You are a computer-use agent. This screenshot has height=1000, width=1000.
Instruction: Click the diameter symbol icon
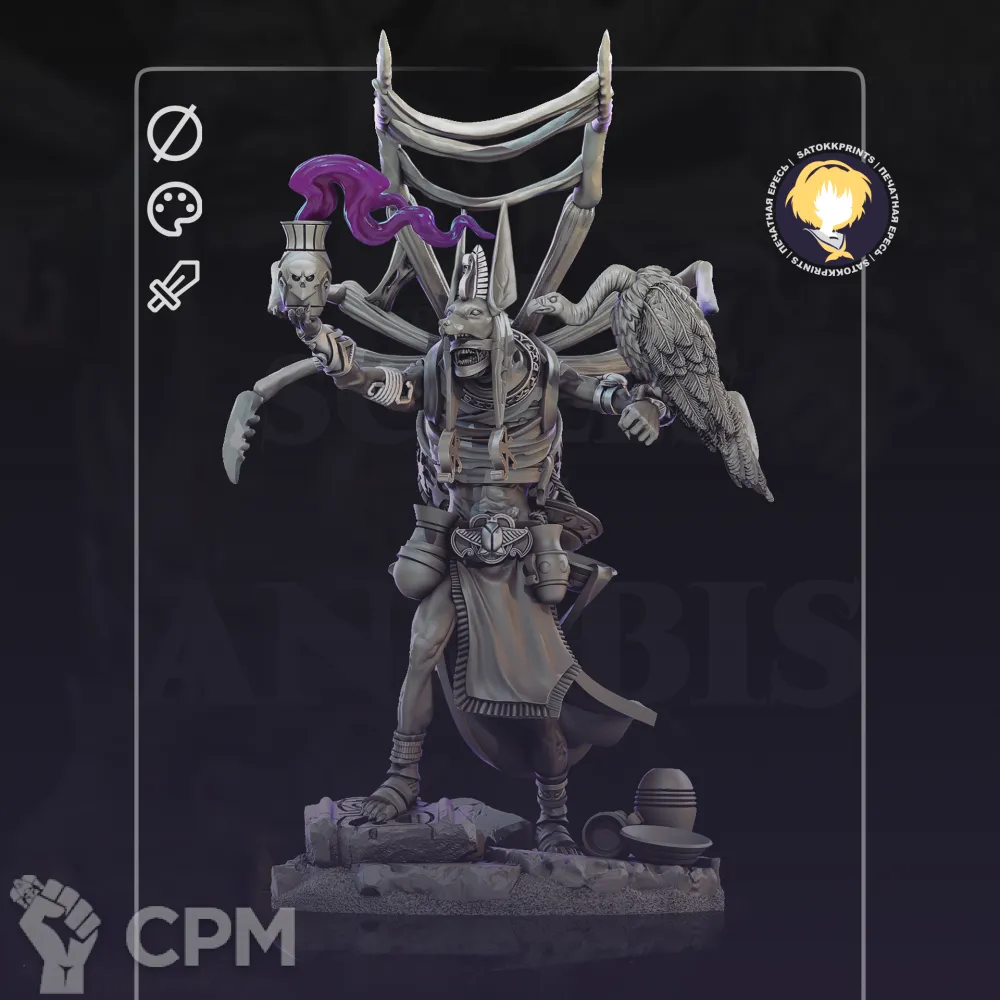(x=175, y=135)
